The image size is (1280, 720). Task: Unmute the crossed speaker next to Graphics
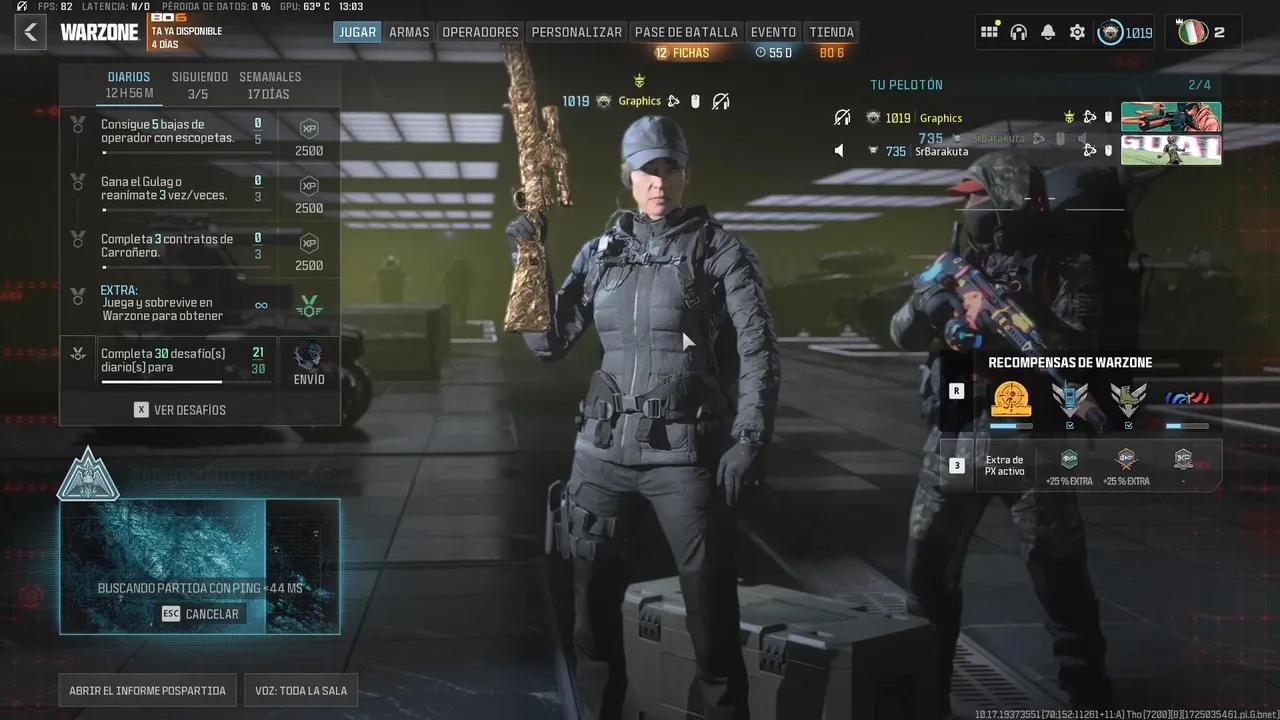[x=840, y=118]
